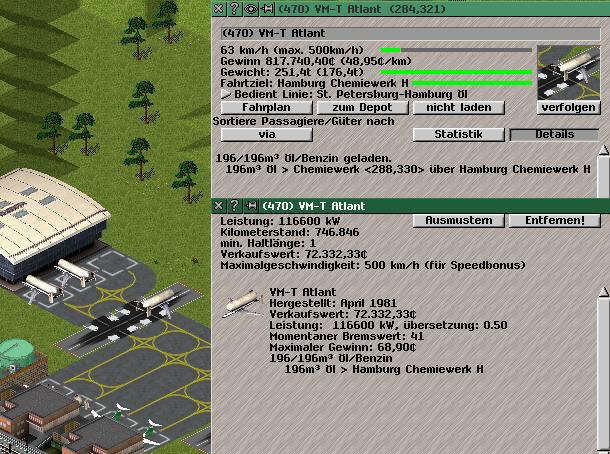Open help for upper vehicle window
610x454 pixels.
click(x=233, y=8)
